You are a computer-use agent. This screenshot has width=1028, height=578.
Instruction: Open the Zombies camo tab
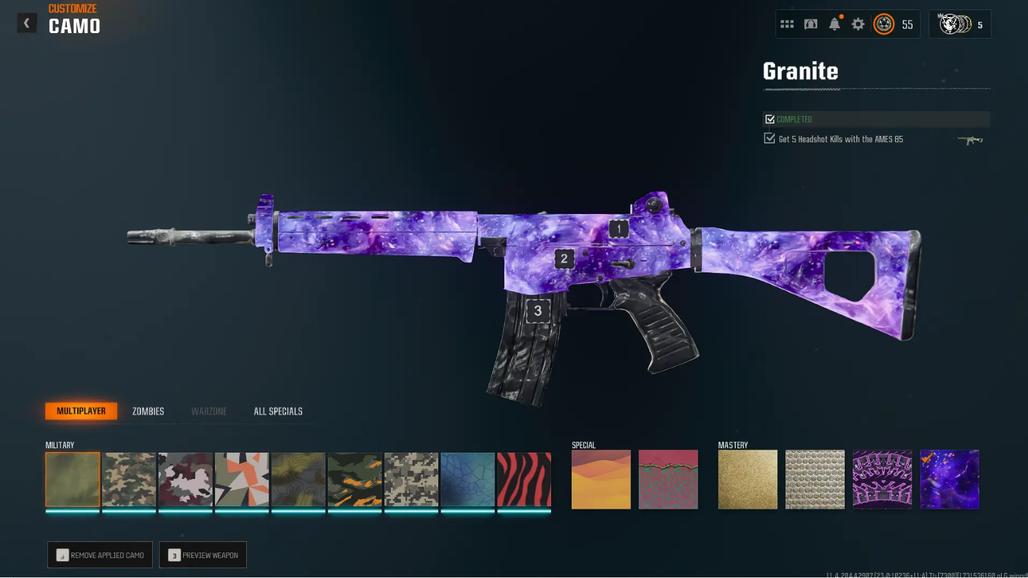click(148, 411)
